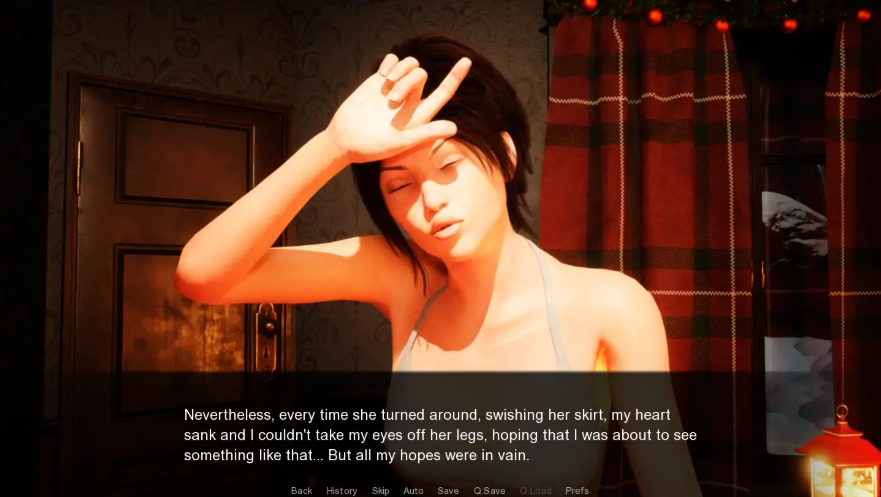Open the Save game screen
The width and height of the screenshot is (881, 497).
tap(448, 490)
